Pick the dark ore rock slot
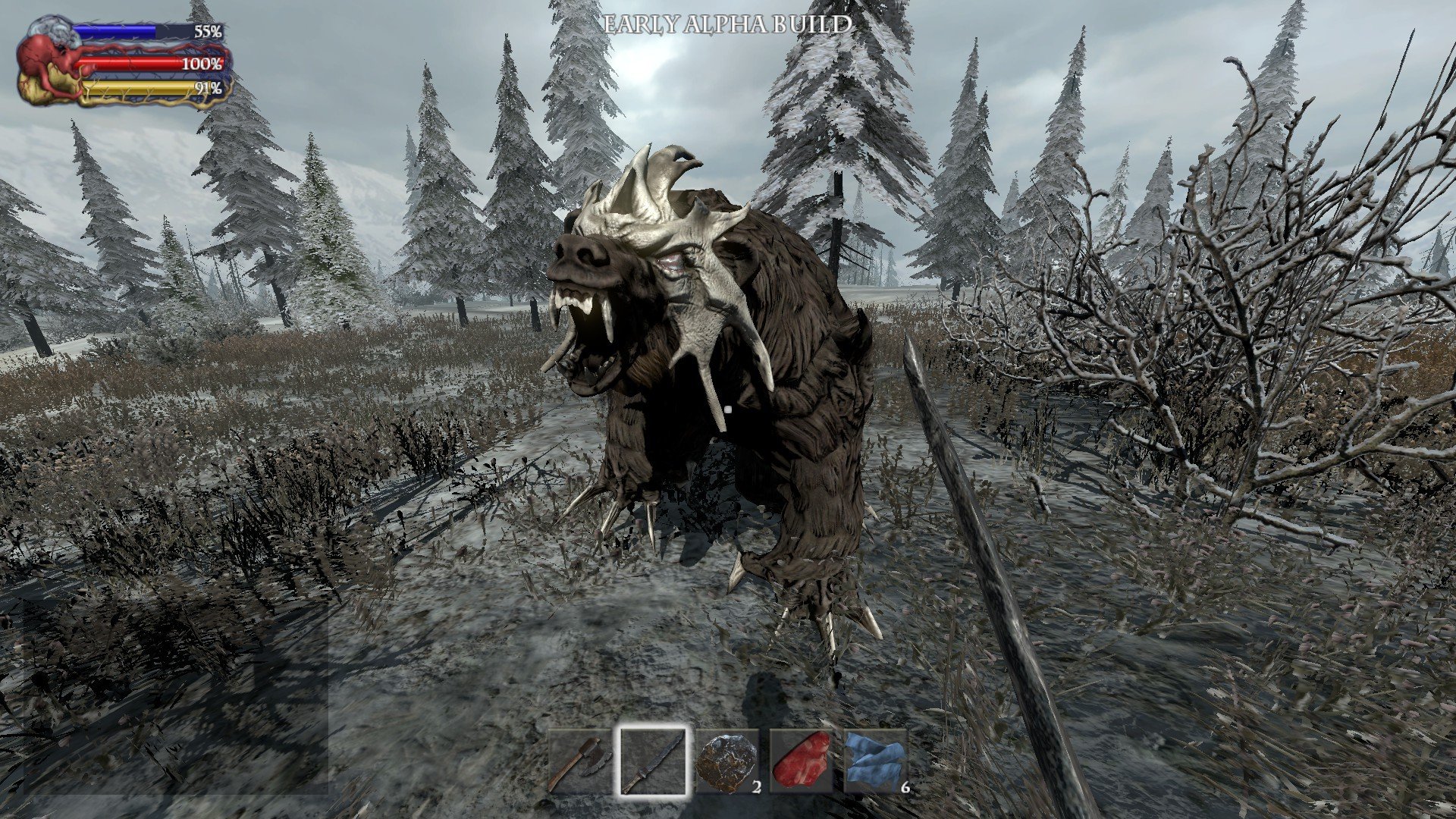 click(727, 761)
